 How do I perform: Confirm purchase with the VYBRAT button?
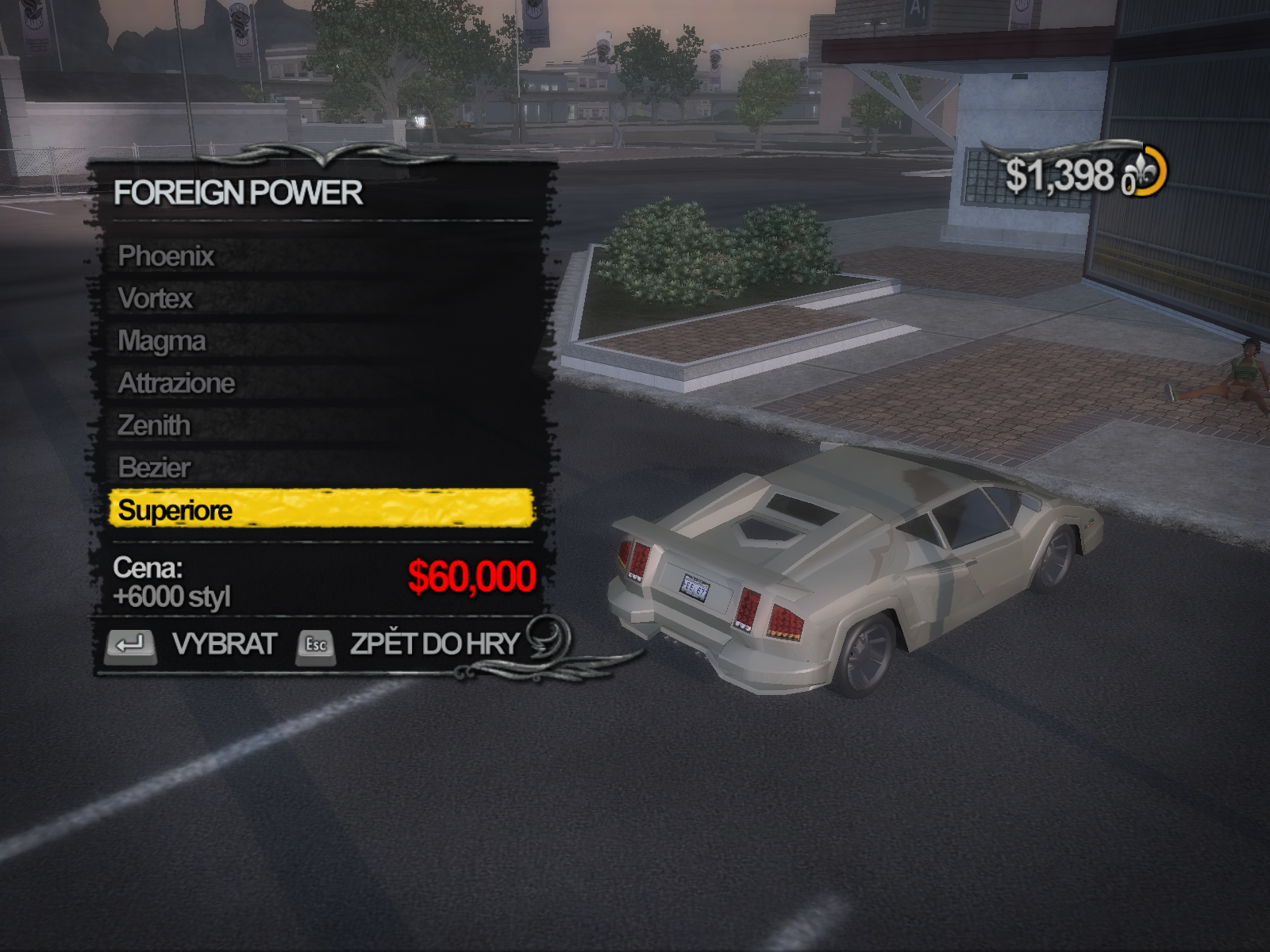192,643
